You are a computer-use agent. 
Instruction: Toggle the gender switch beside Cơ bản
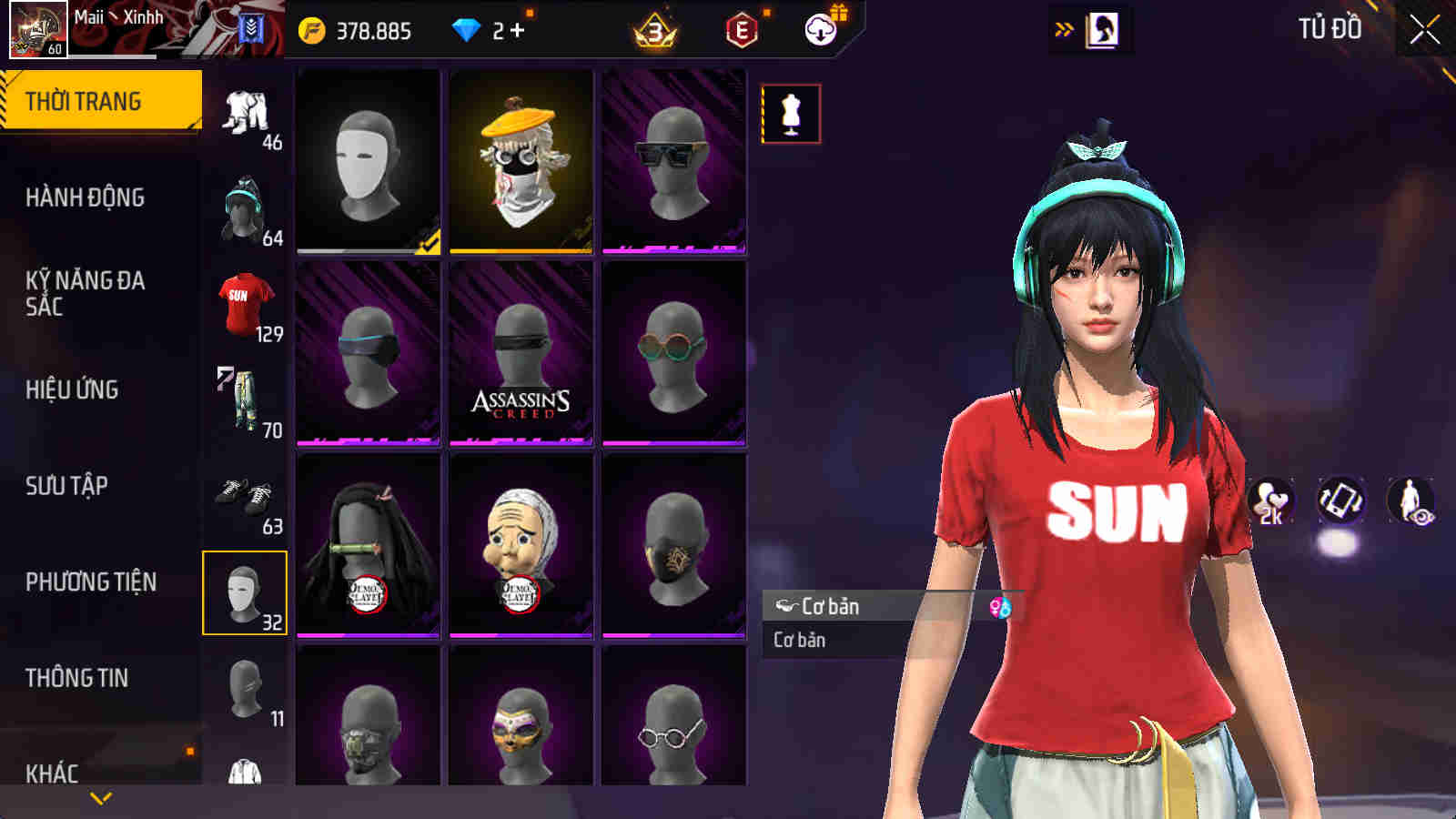(998, 607)
